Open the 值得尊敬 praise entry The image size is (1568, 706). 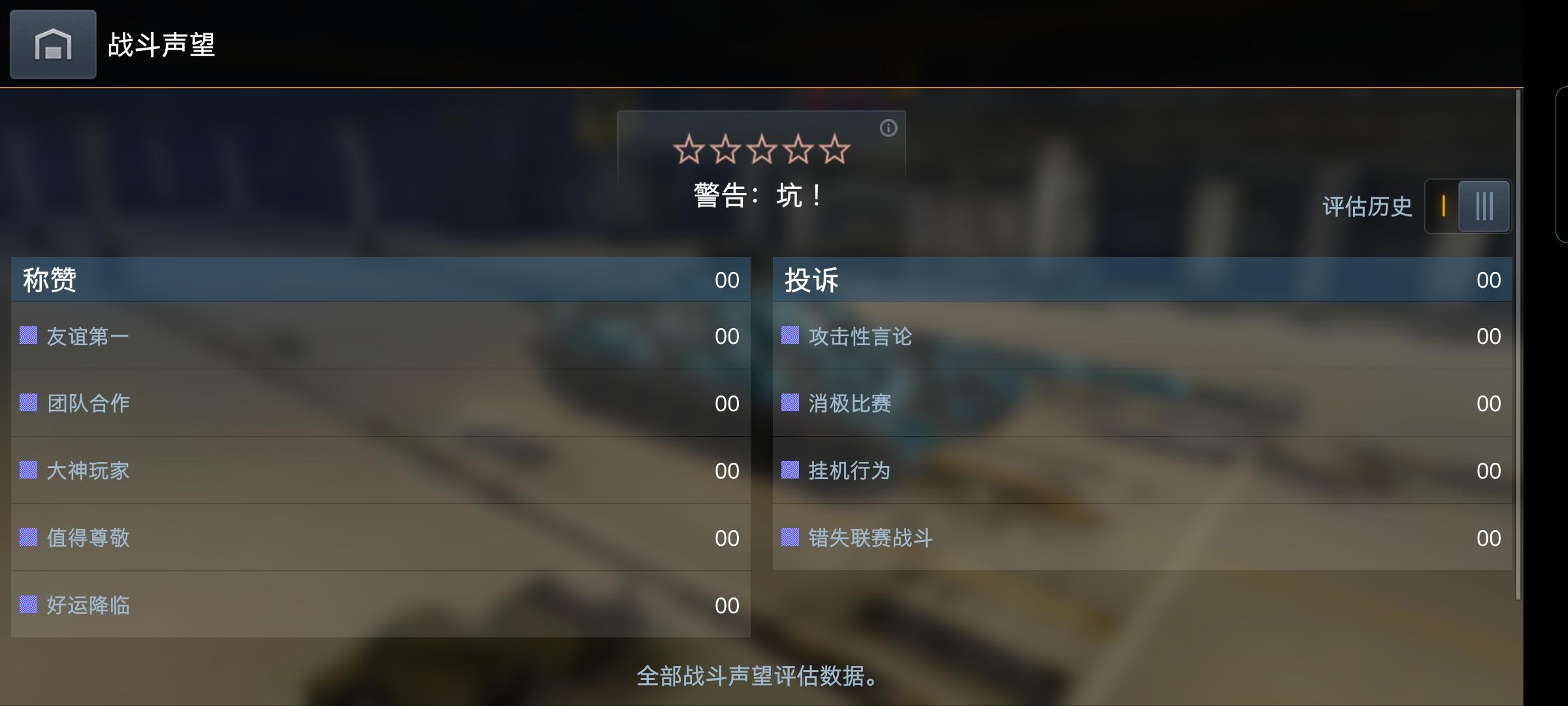88,539
